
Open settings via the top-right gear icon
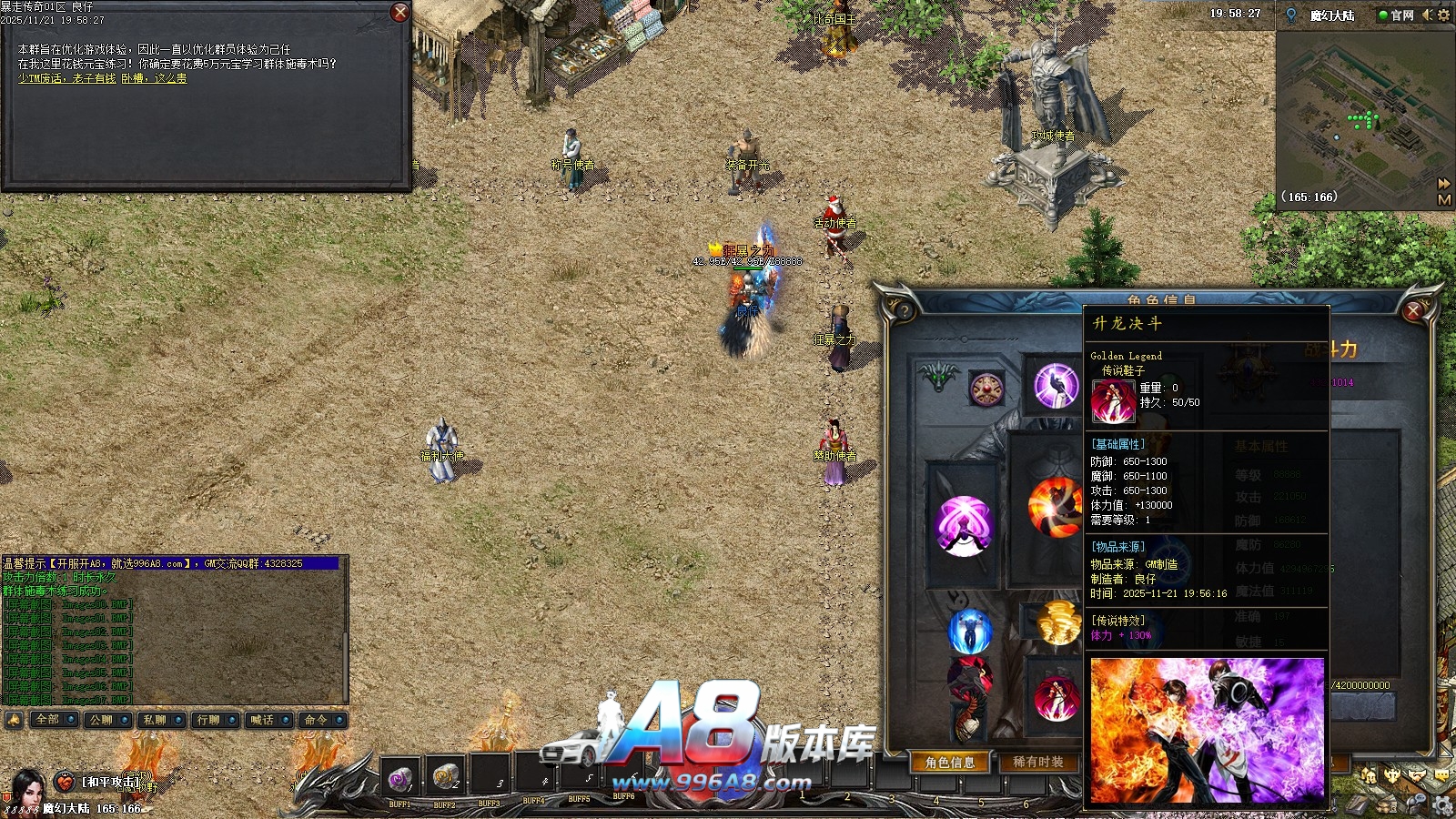click(1444, 15)
